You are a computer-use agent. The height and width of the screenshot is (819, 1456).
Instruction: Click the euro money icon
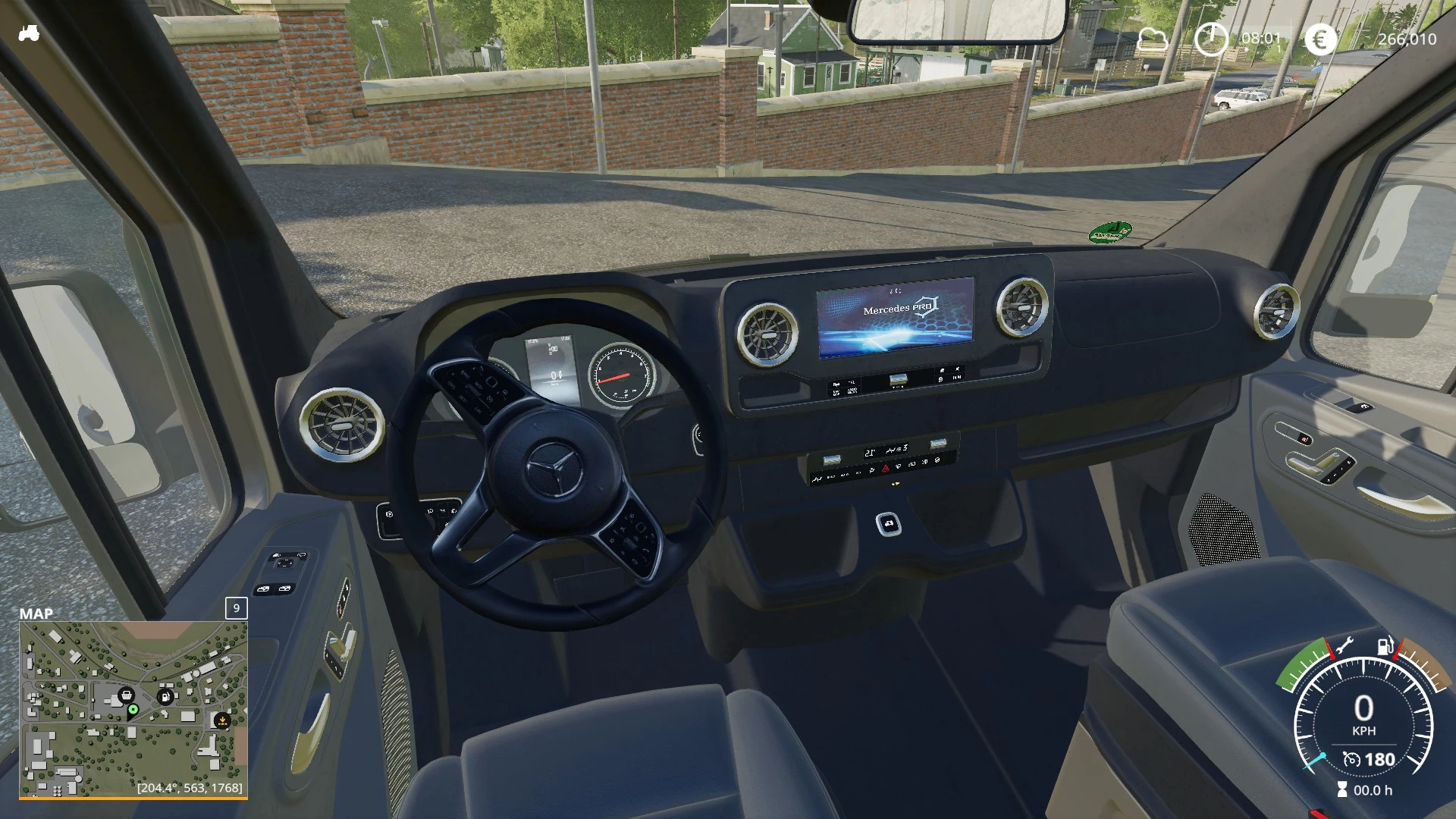[x=1320, y=39]
